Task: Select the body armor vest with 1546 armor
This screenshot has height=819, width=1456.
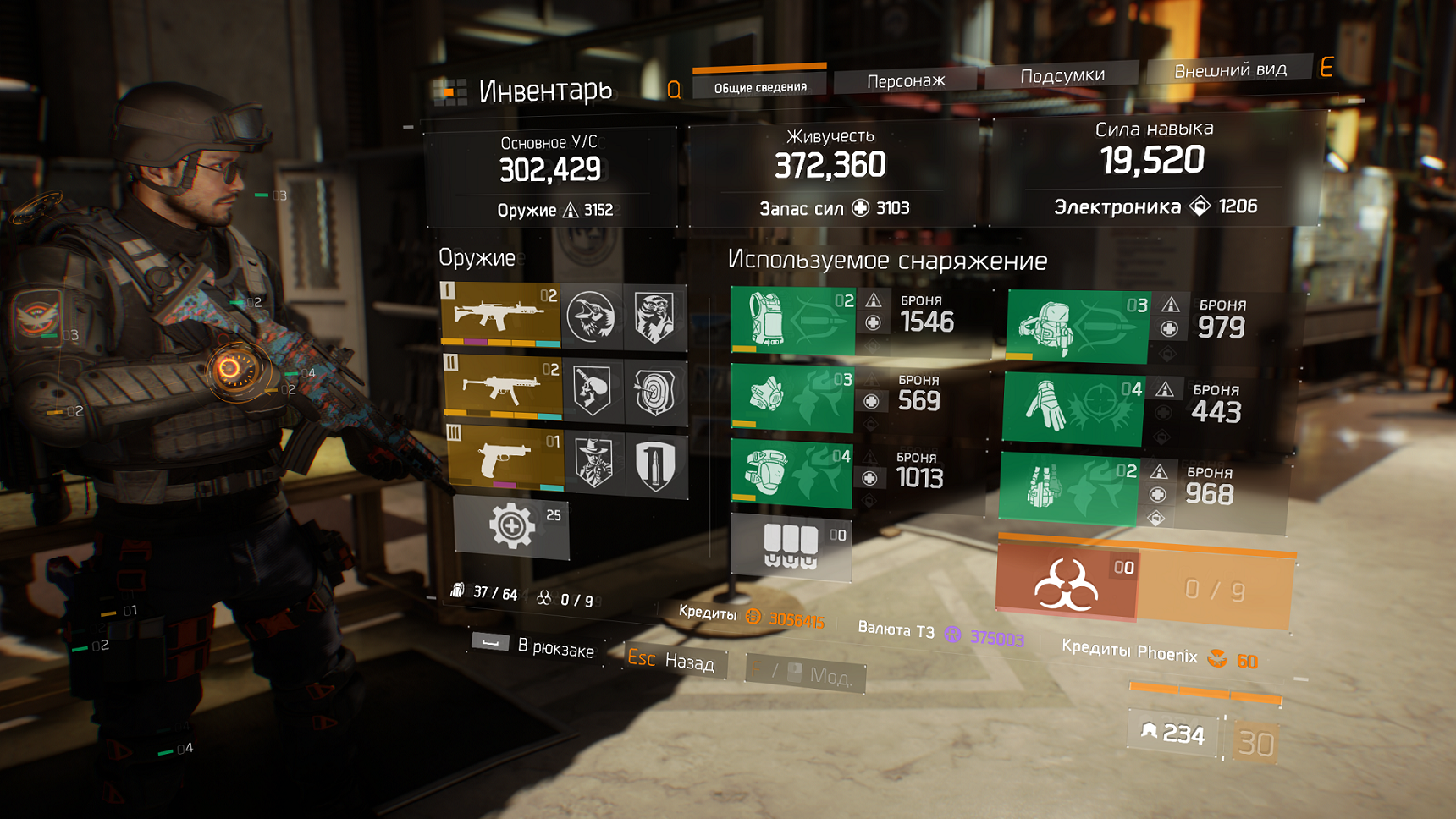Action: click(x=792, y=320)
